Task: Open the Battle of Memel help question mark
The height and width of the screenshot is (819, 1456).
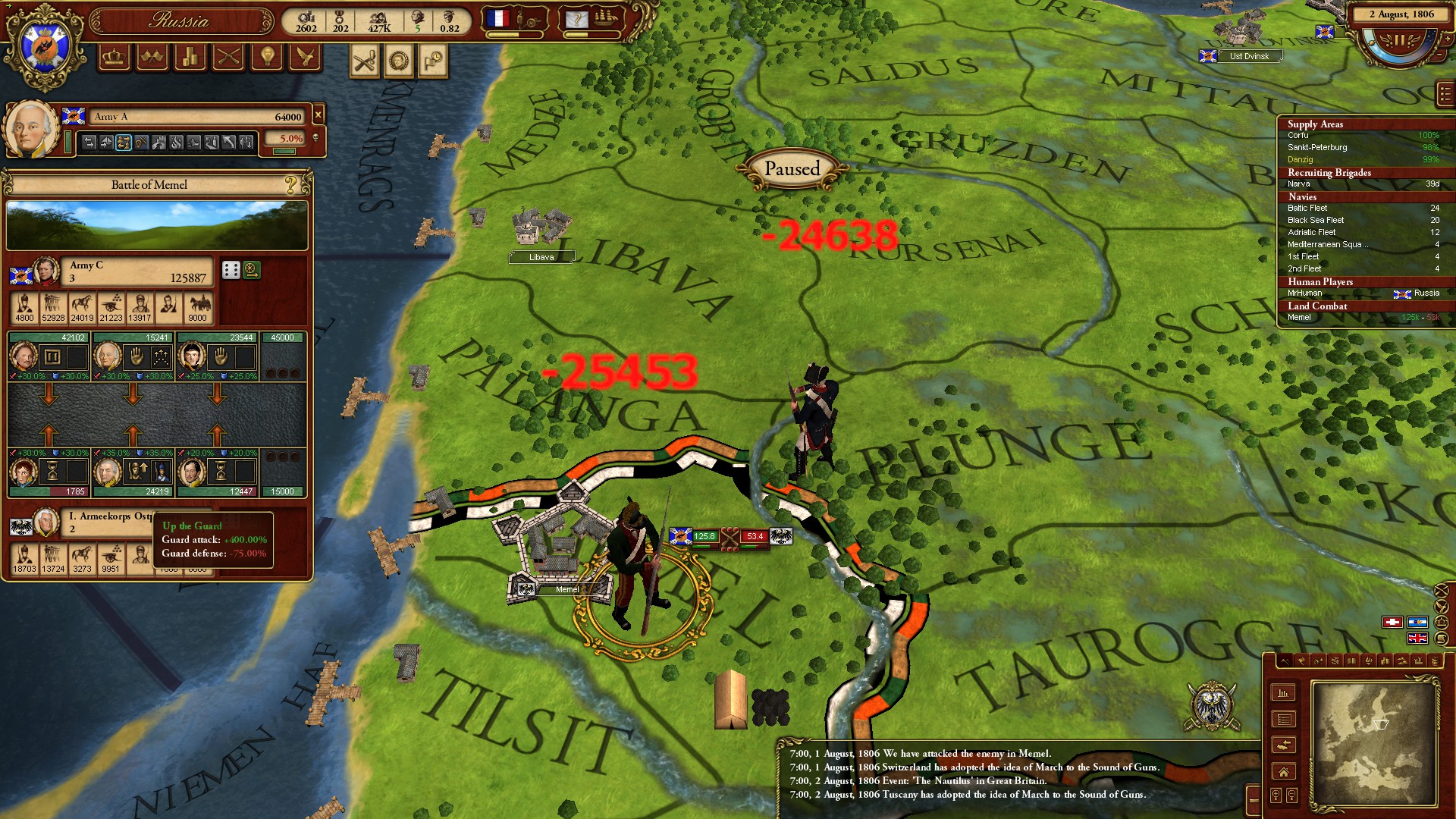Action: 290,184
